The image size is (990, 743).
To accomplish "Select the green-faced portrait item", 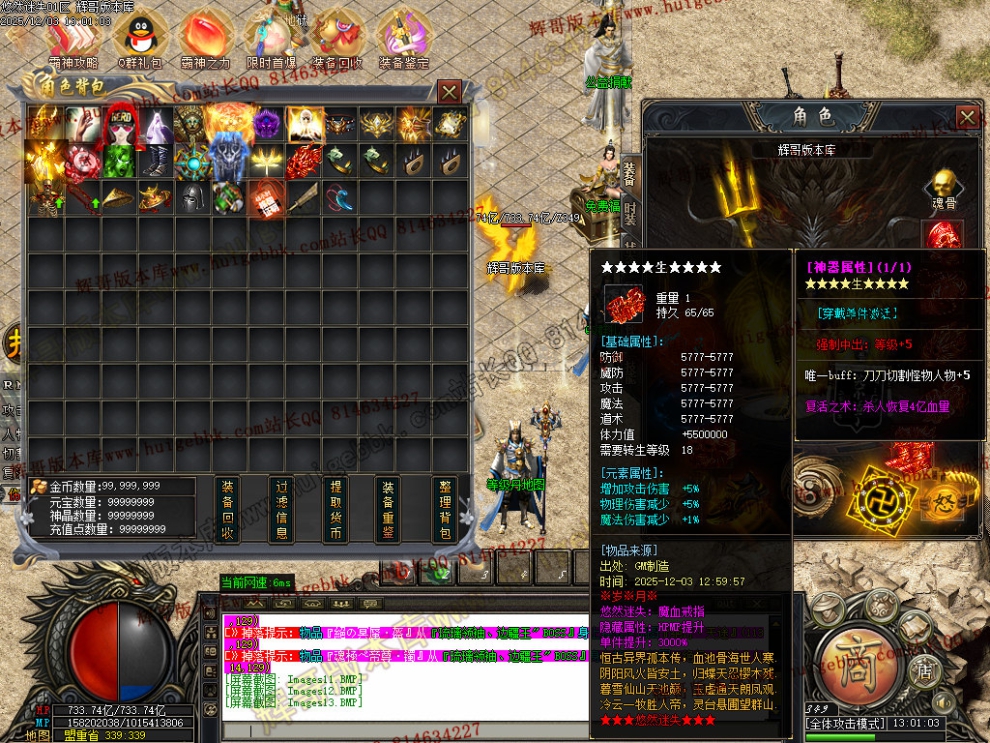I will [119, 160].
